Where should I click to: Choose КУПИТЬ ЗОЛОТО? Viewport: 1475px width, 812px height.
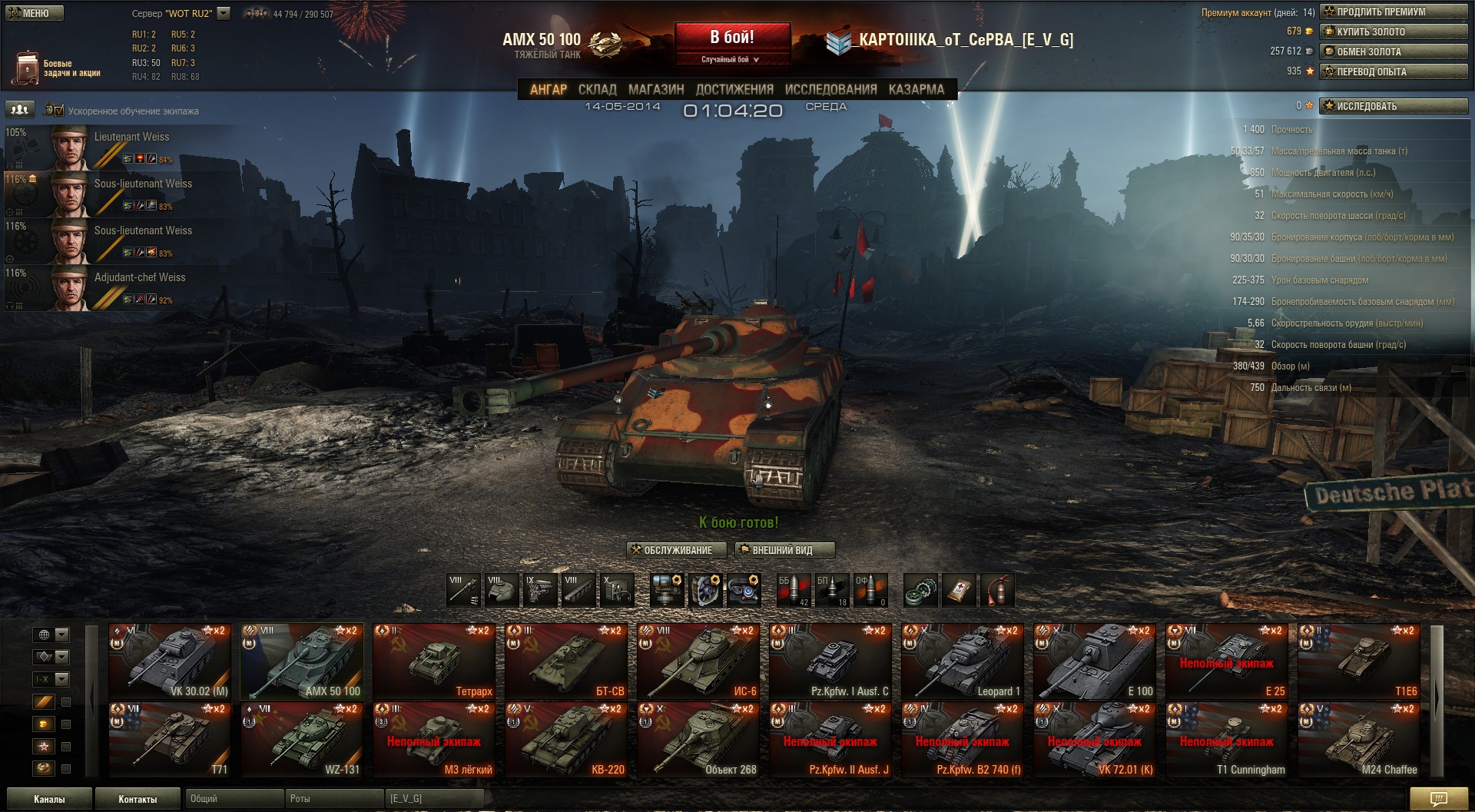click(1393, 31)
